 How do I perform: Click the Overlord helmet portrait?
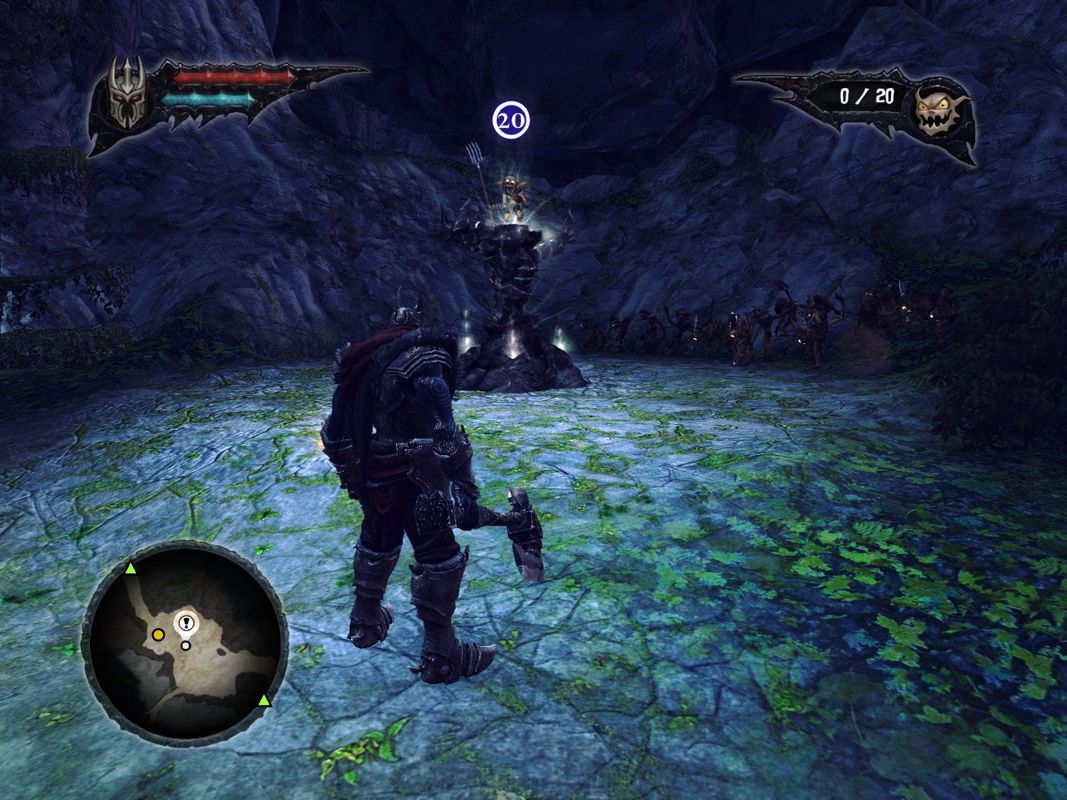click(128, 97)
